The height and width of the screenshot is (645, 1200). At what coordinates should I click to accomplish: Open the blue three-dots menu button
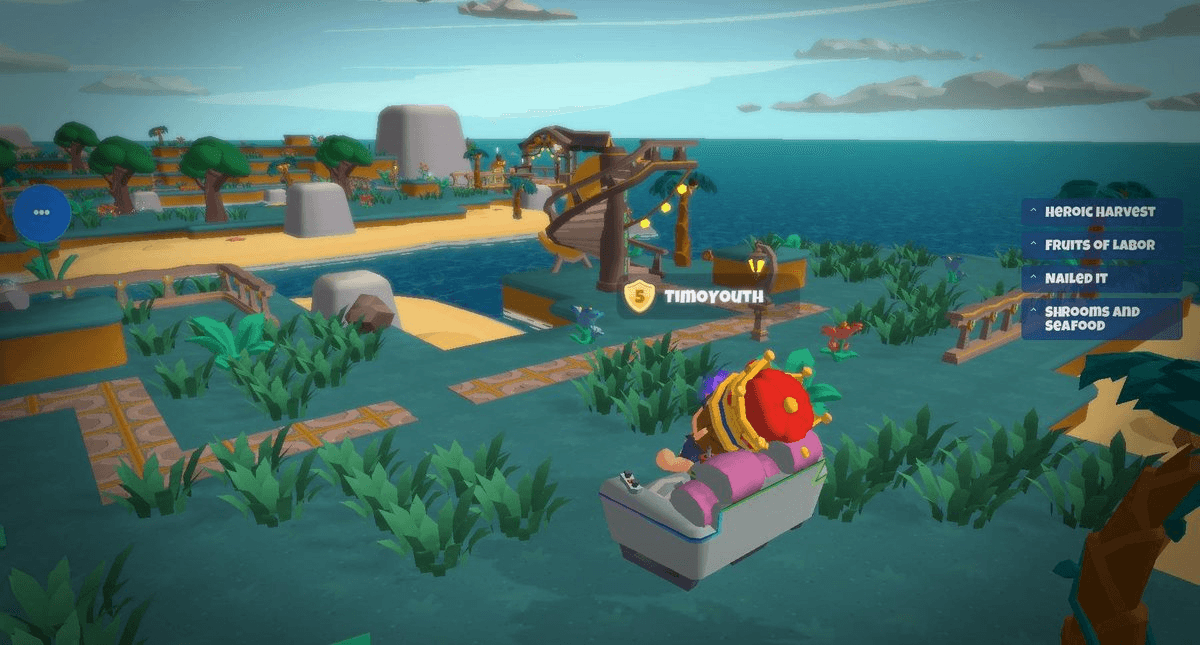42,212
